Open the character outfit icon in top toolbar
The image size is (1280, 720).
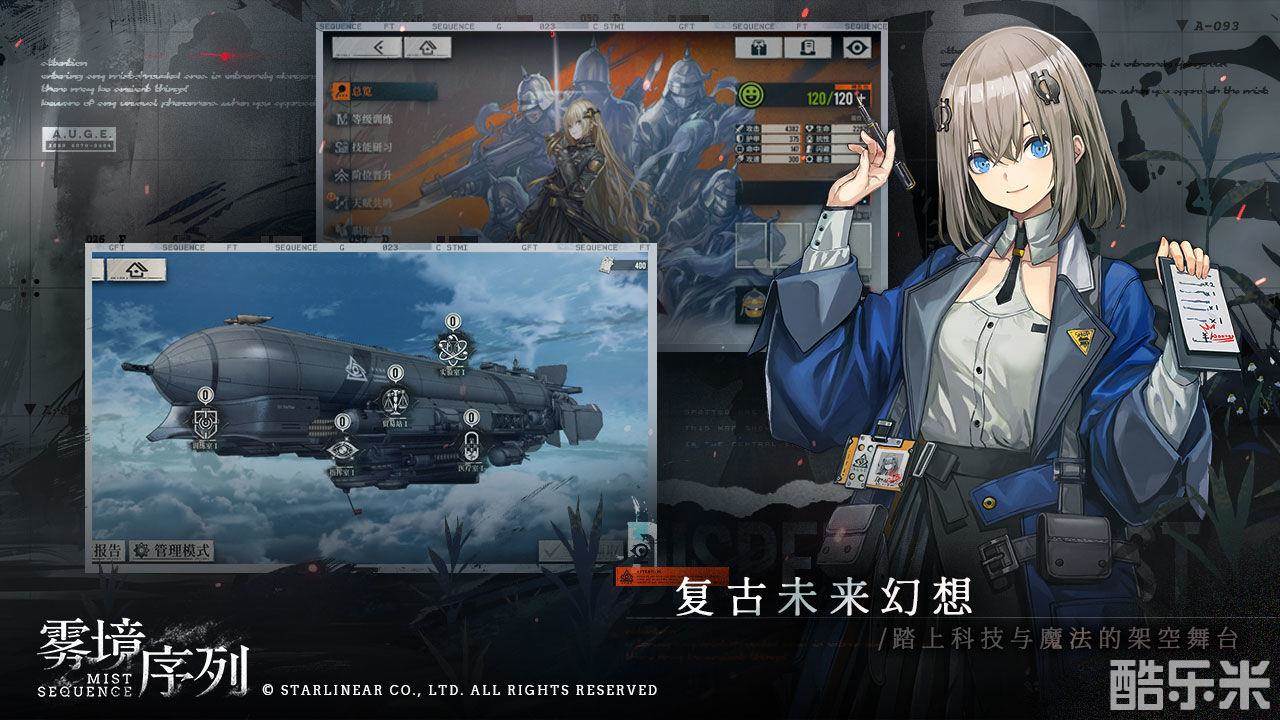(x=758, y=48)
